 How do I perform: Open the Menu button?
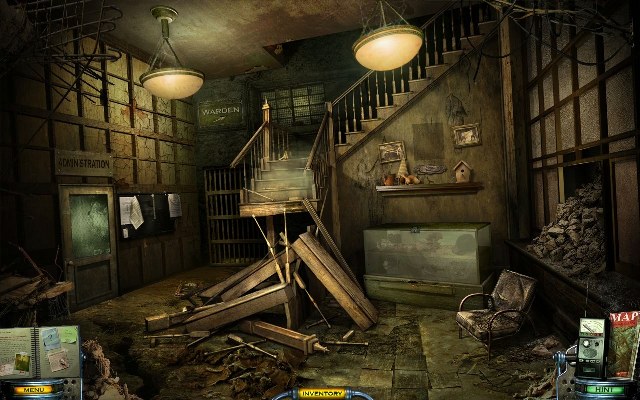pos(30,389)
